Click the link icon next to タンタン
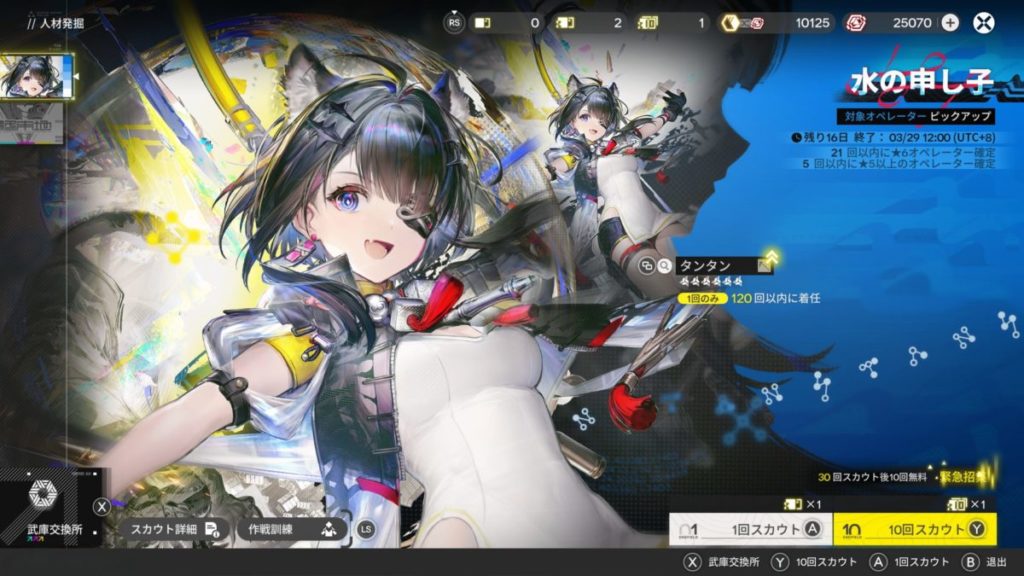 [x=648, y=266]
